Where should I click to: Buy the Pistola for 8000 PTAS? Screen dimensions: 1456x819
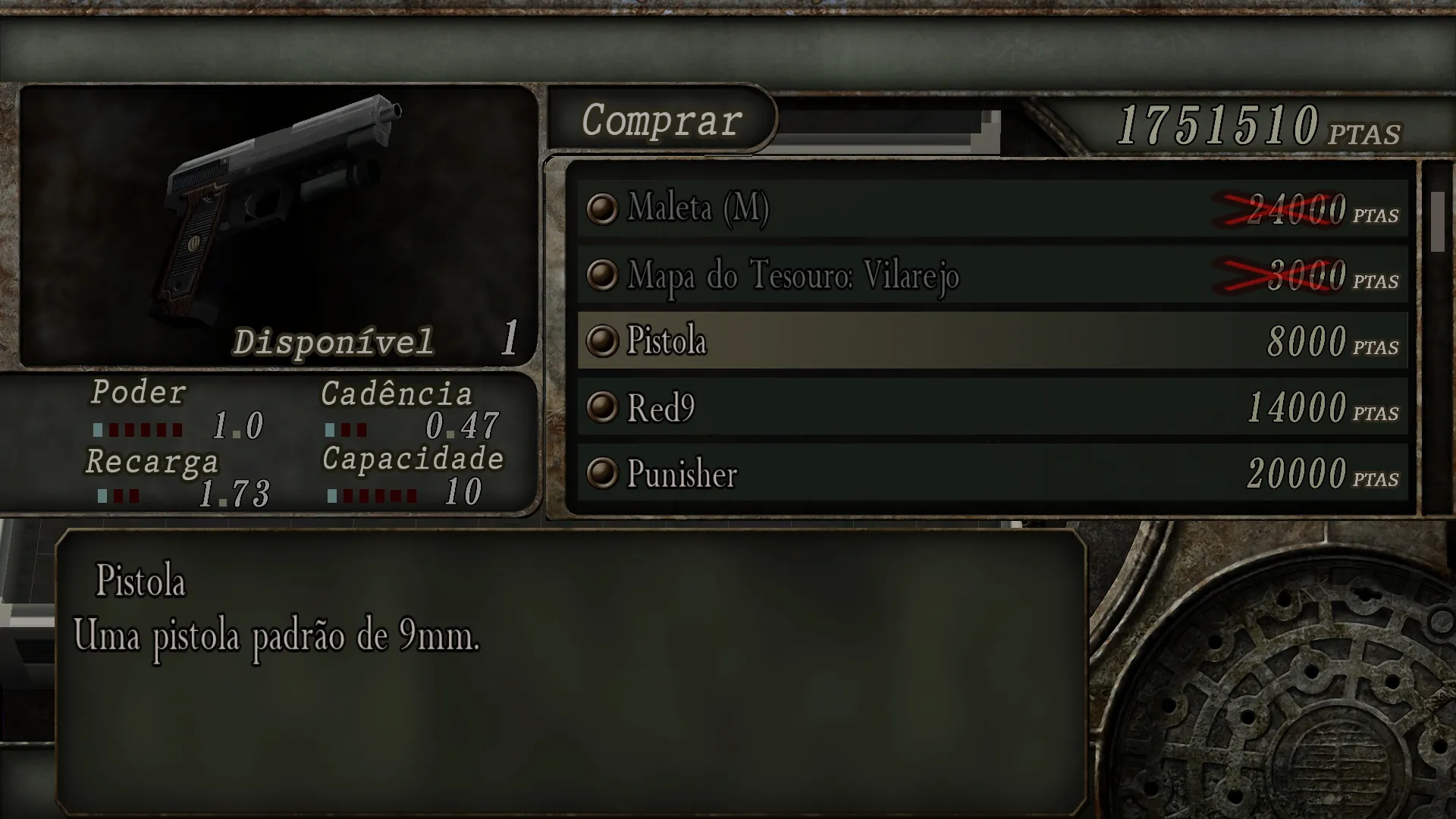[992, 340]
